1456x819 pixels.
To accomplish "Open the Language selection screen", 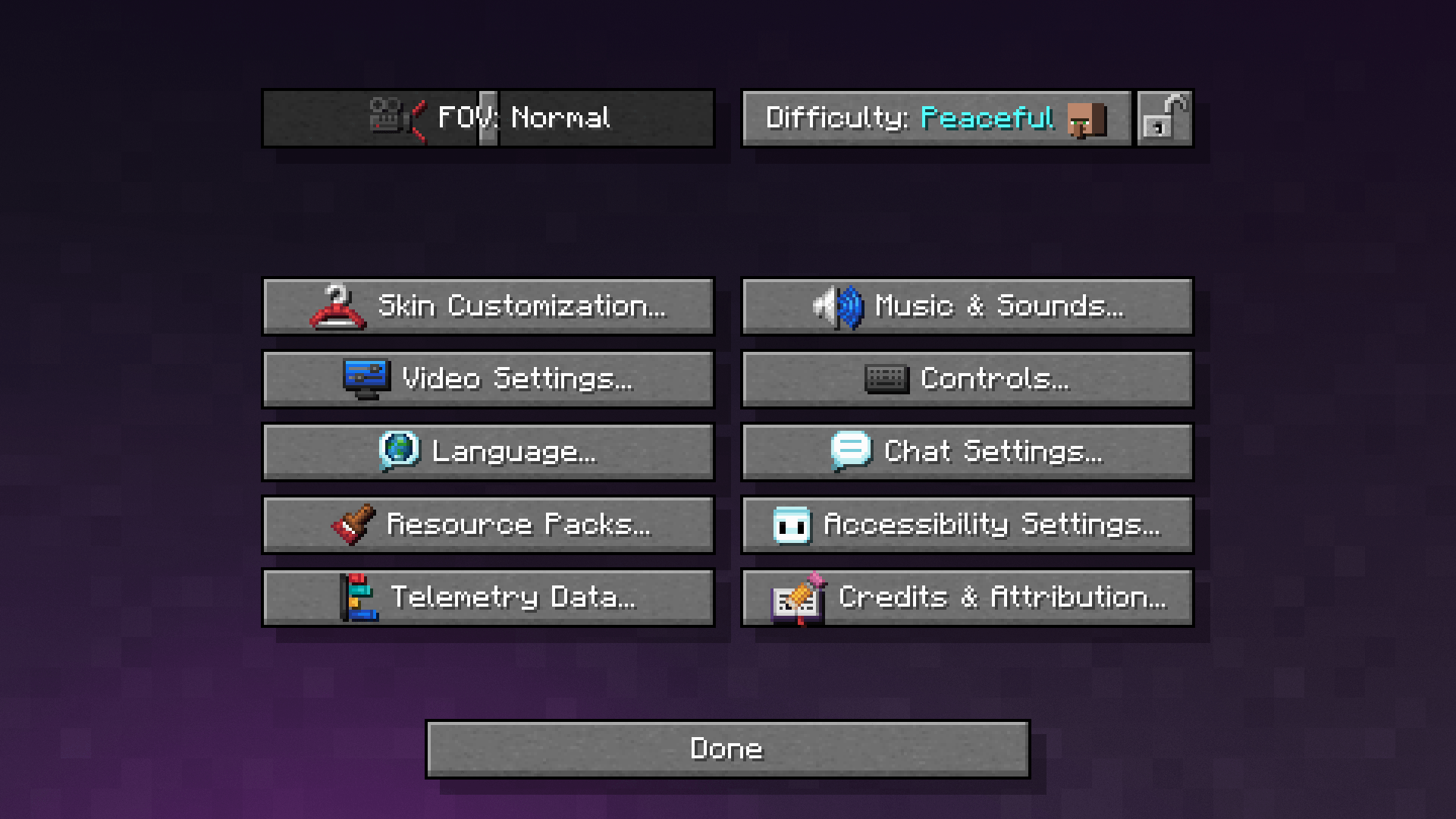I will coord(488,451).
